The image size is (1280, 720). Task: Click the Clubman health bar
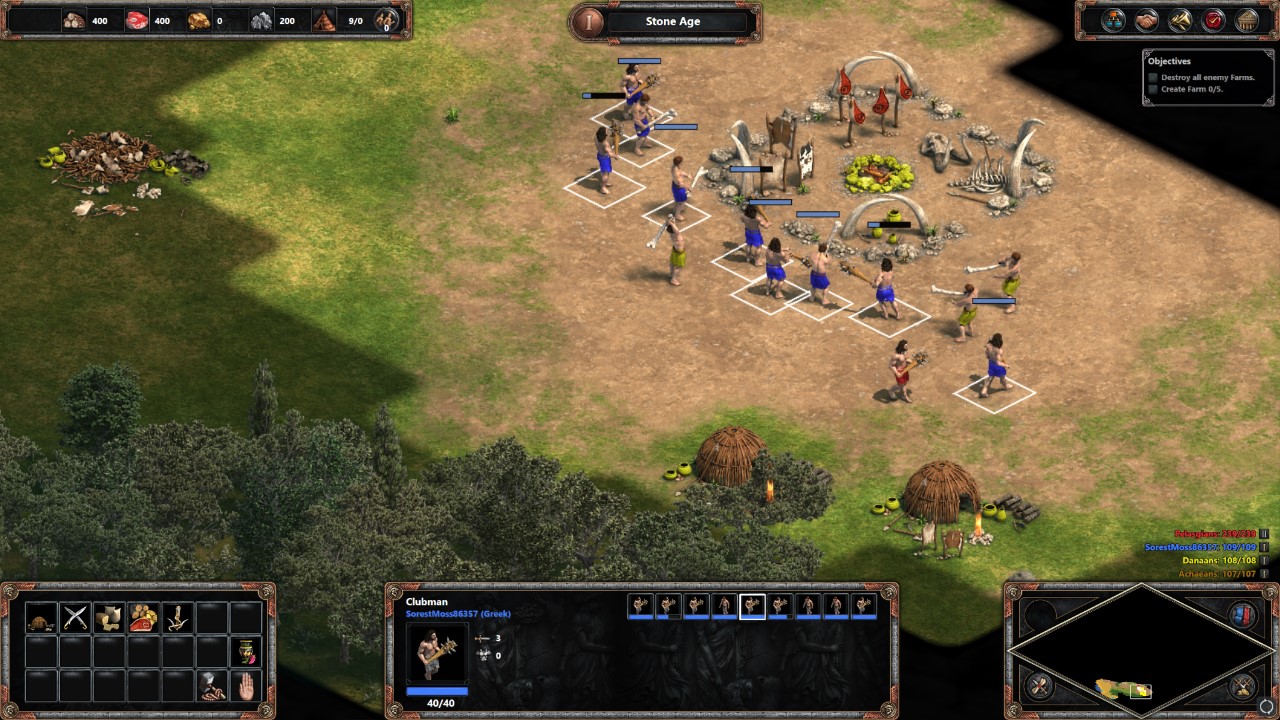(x=437, y=690)
